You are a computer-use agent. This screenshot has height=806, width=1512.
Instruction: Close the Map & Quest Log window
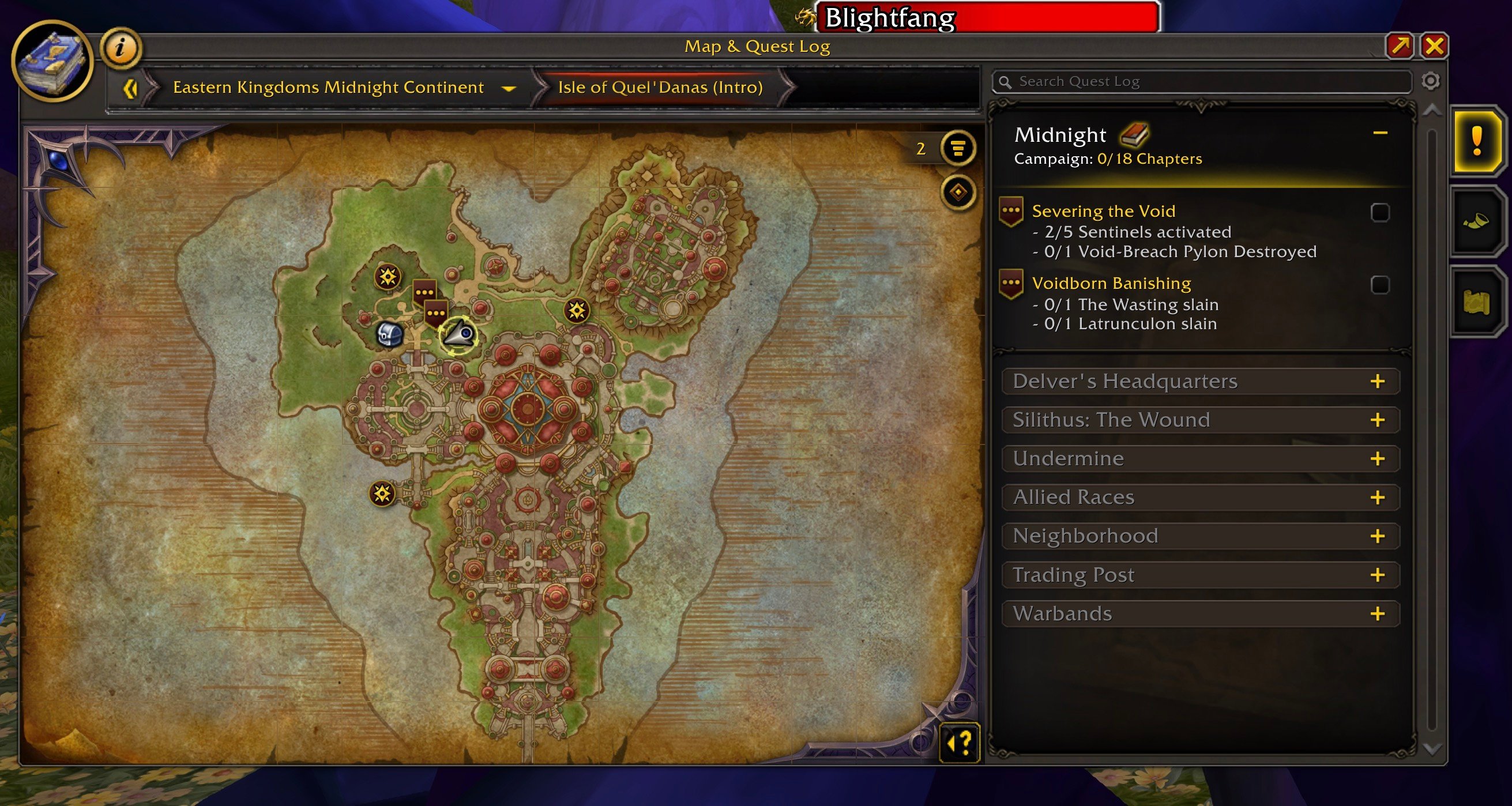[x=1434, y=46]
